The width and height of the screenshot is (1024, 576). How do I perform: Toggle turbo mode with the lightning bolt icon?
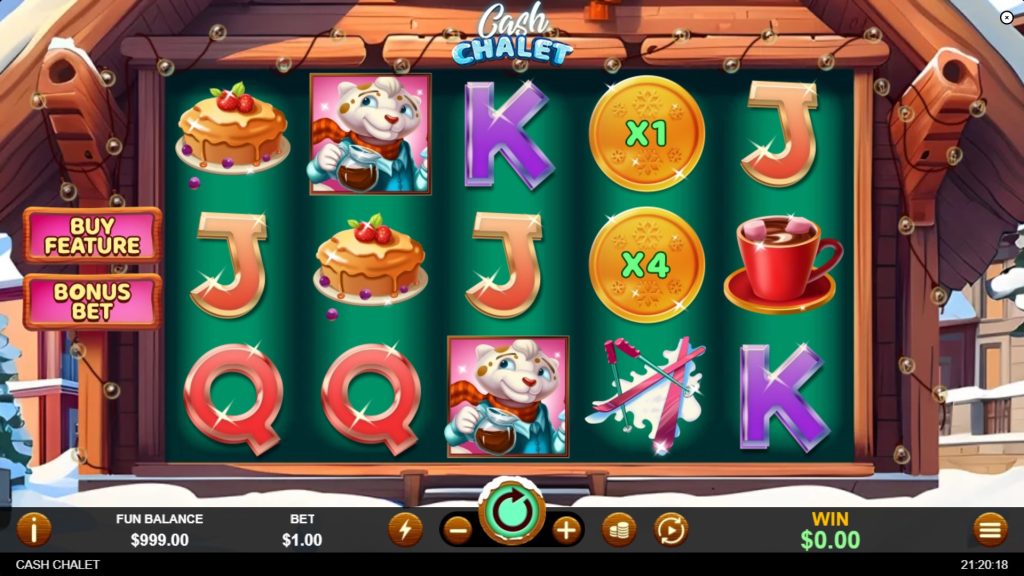click(x=405, y=529)
